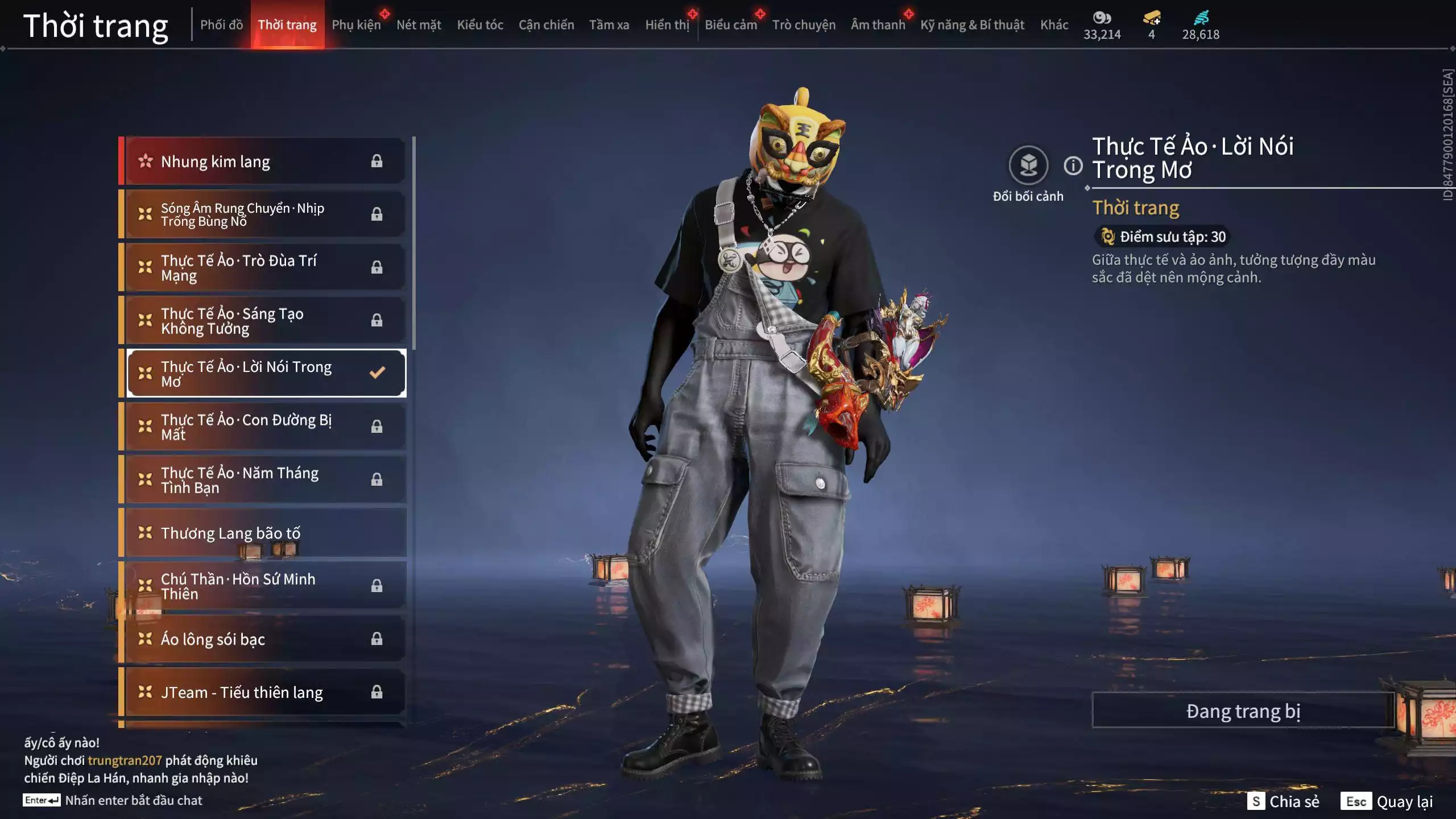The width and height of the screenshot is (1456, 819).
Task: Open Kỹ năng & Bí thuật tab
Action: [972, 25]
